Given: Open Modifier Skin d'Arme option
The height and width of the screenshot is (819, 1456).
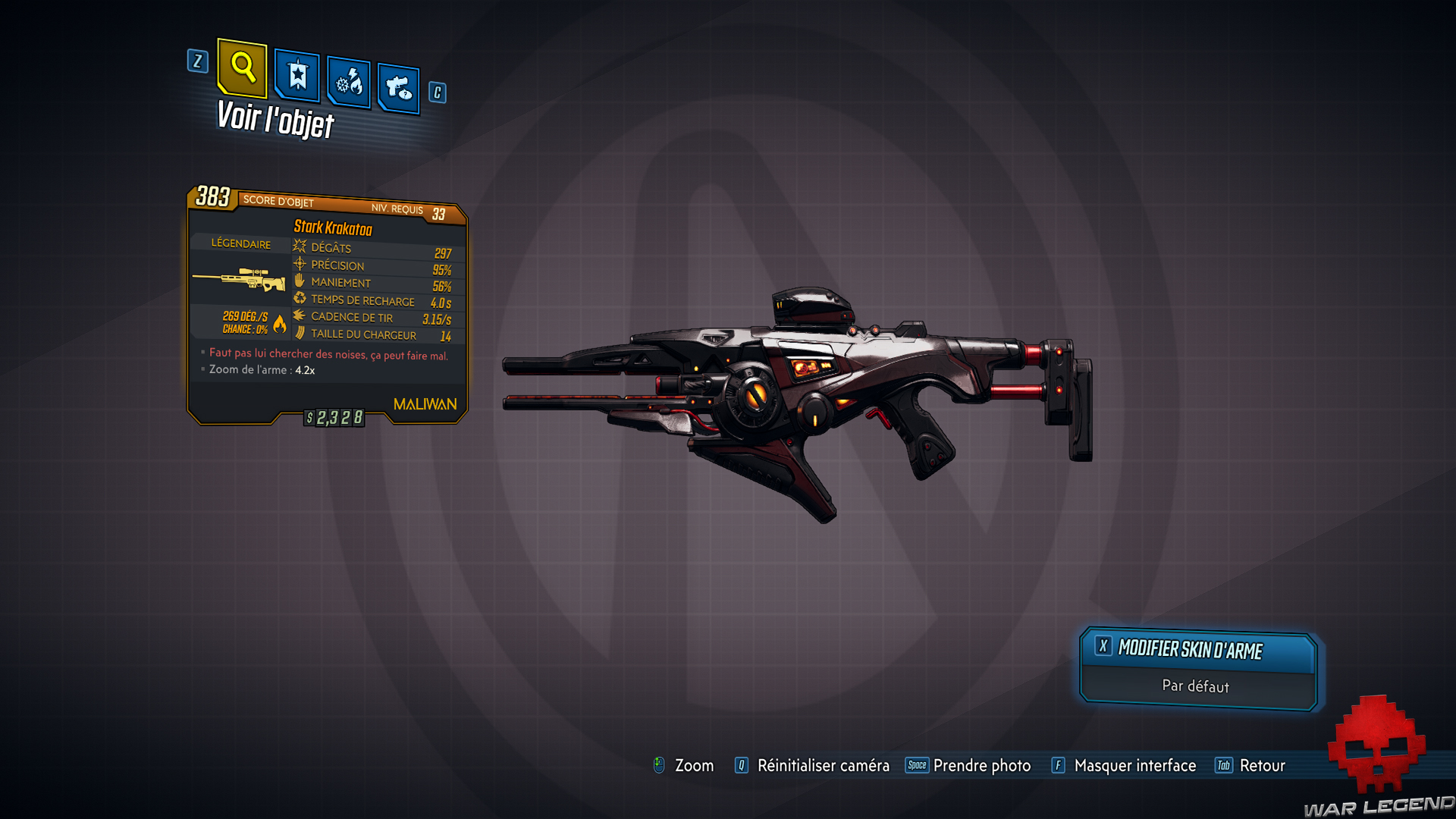Looking at the screenshot, I should (1197, 650).
